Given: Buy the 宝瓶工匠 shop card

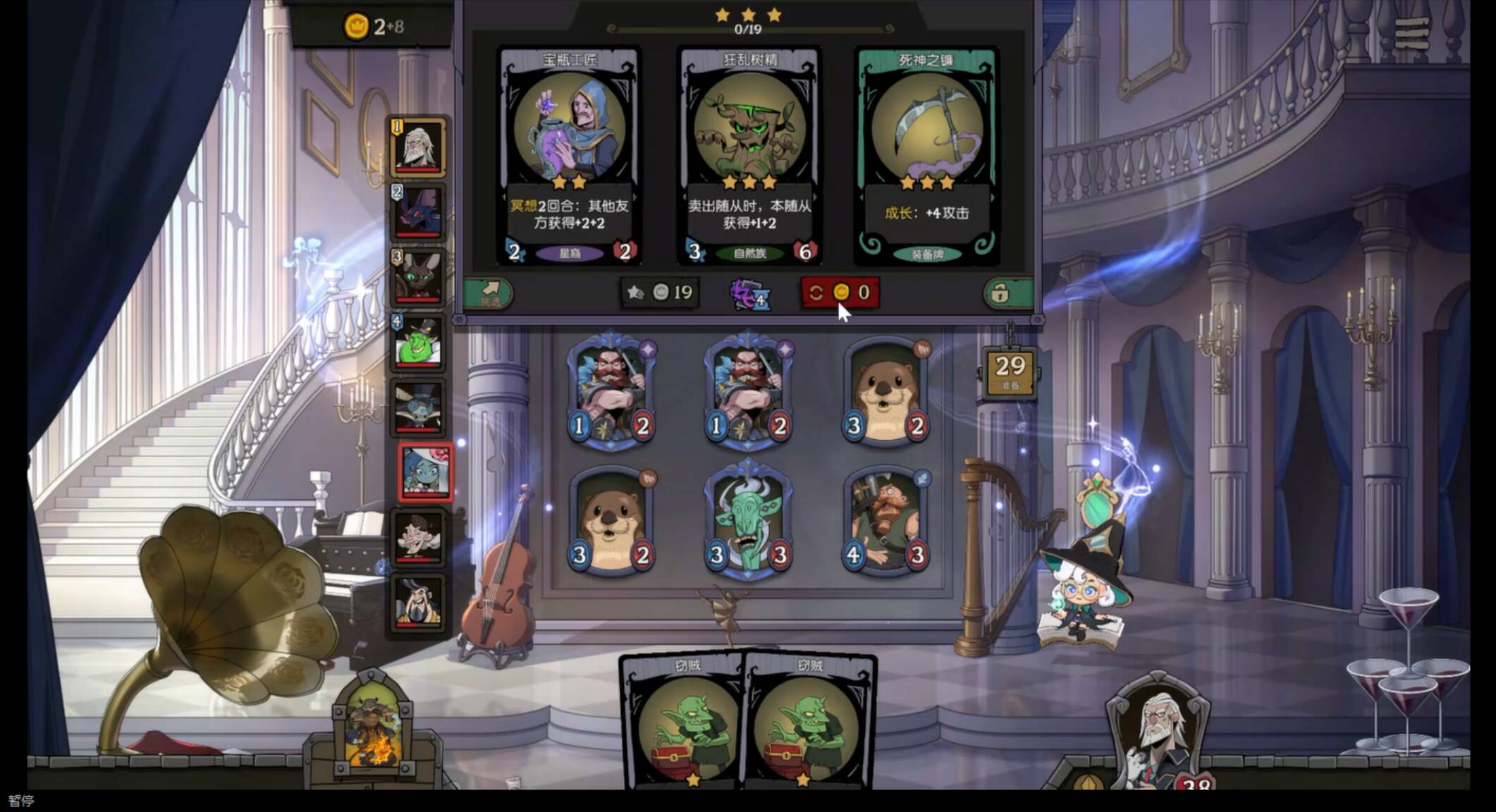Looking at the screenshot, I should [569, 155].
